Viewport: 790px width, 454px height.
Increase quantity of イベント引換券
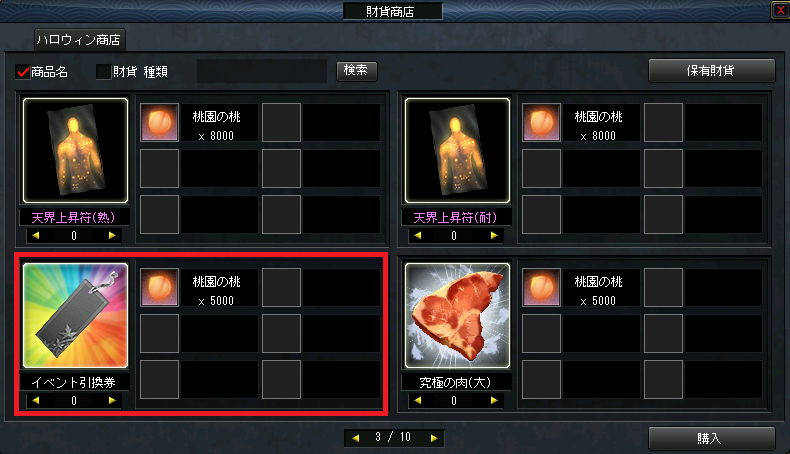(x=112, y=401)
